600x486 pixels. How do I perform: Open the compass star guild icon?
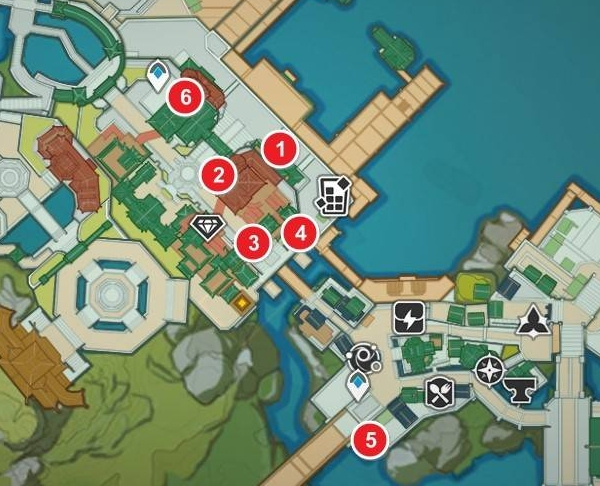[489, 369]
